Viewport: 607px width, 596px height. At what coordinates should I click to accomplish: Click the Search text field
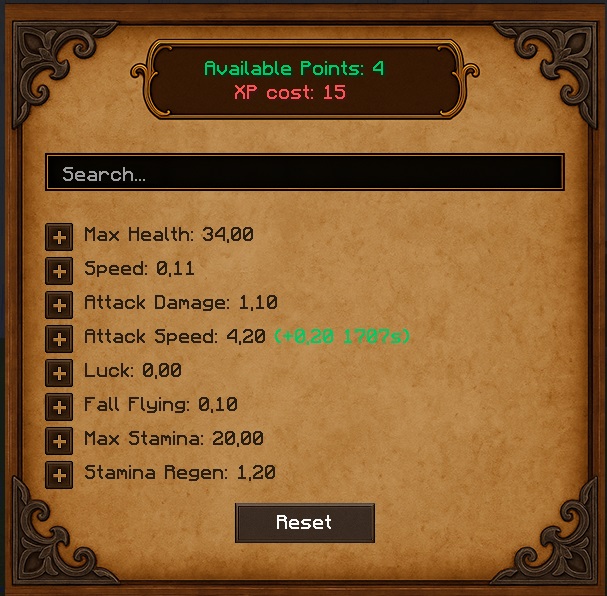click(304, 173)
